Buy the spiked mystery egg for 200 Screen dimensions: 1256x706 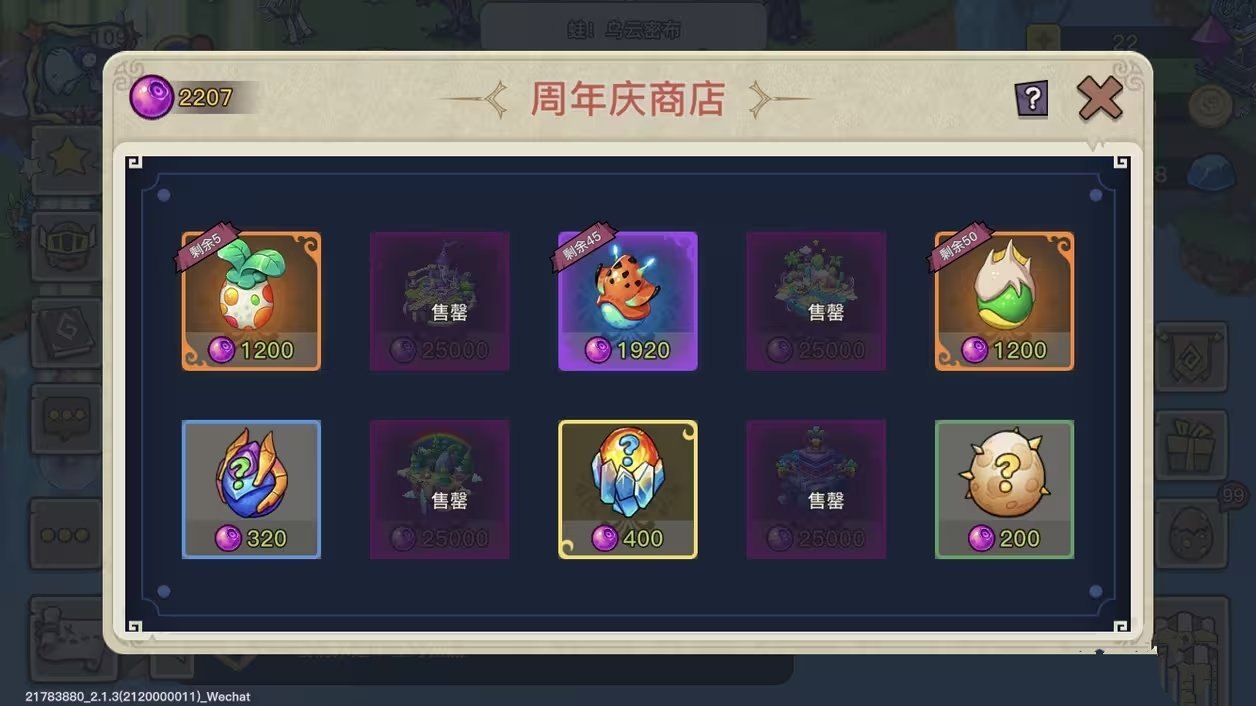point(1004,489)
